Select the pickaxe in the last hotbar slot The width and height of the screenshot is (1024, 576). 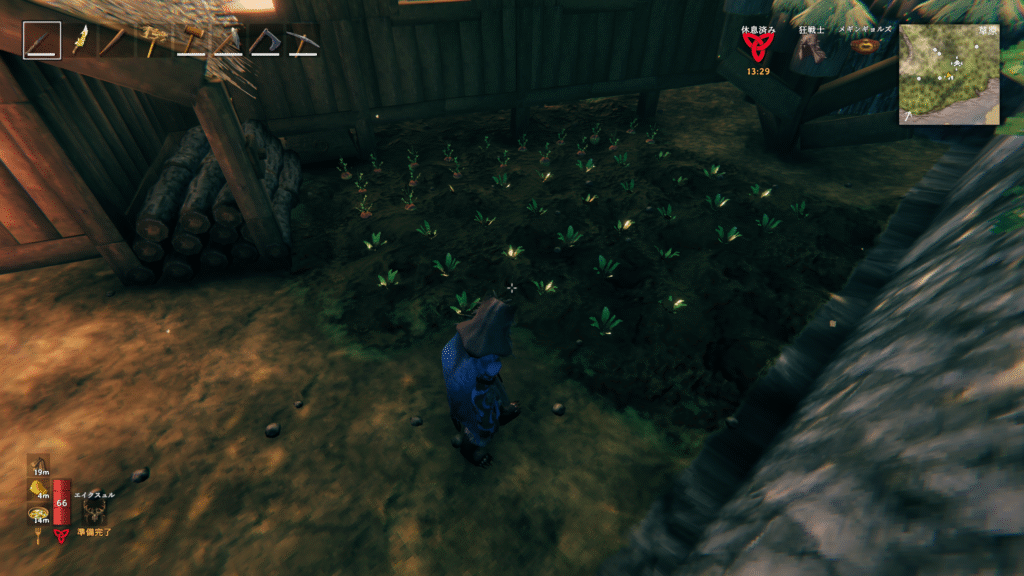pos(301,41)
